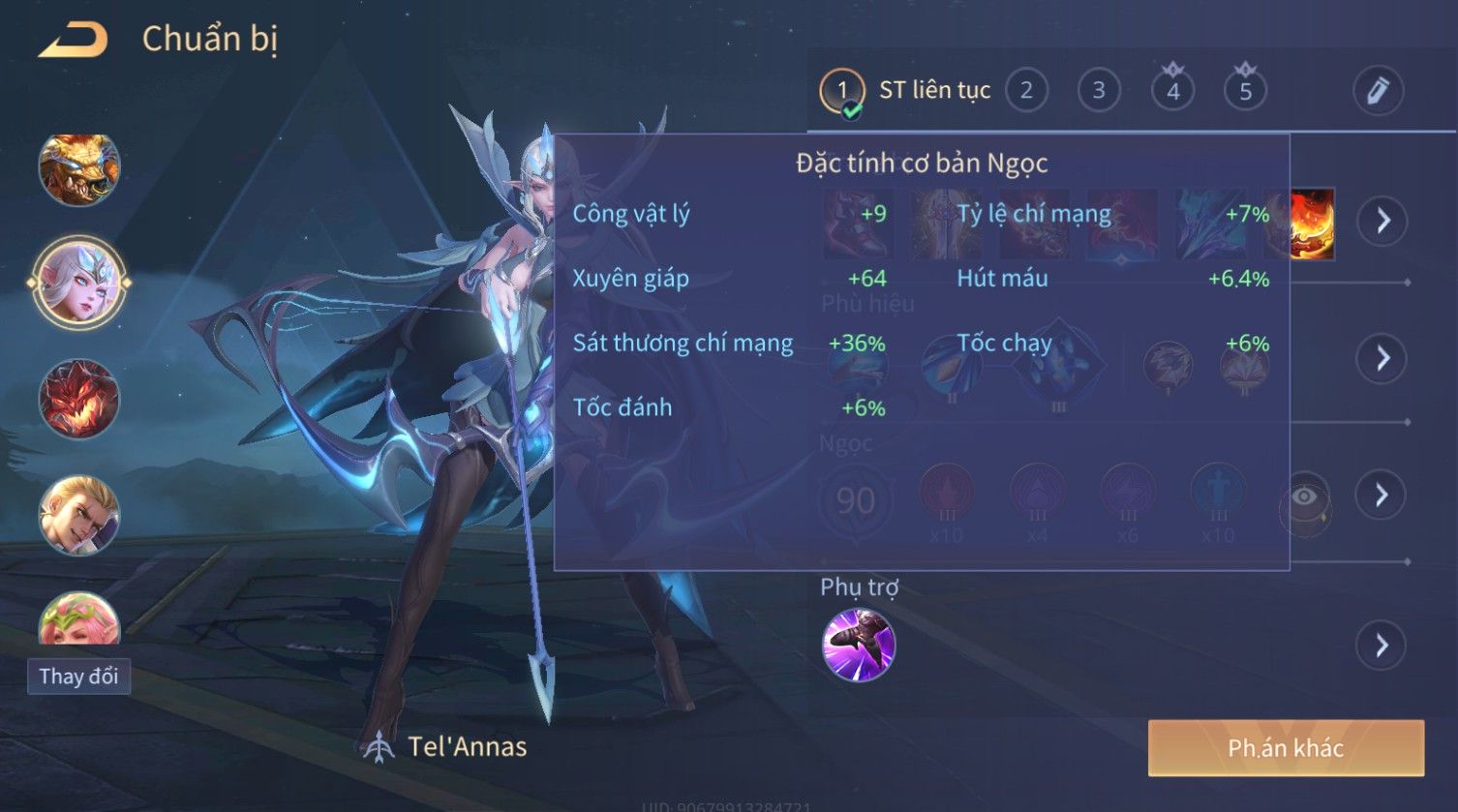
Task: Choose the flower-crowned hero portrait
Action: [x=79, y=619]
